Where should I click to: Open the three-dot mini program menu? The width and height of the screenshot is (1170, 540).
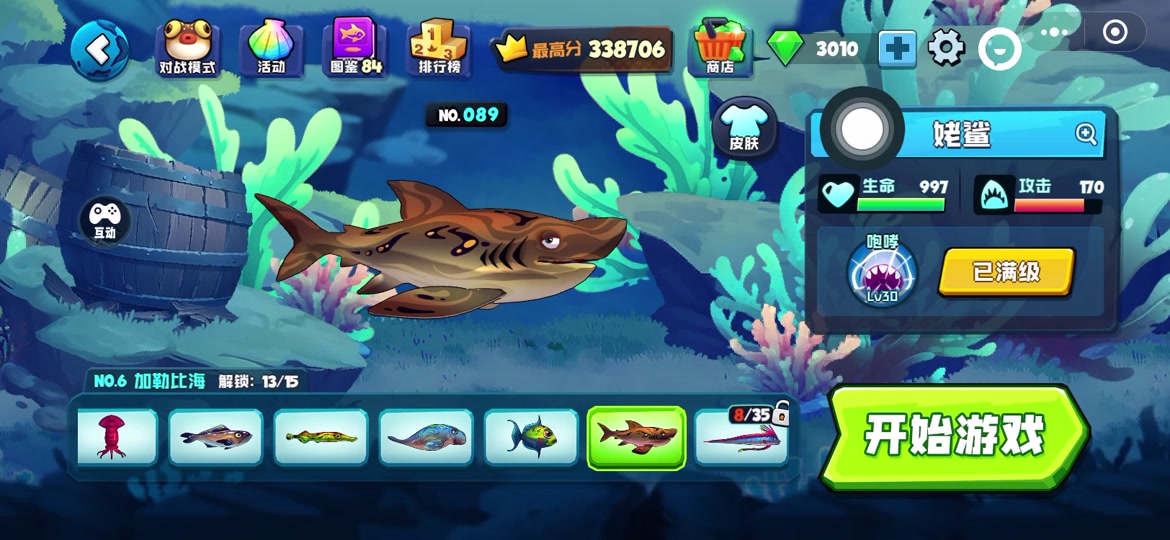(x=1054, y=32)
